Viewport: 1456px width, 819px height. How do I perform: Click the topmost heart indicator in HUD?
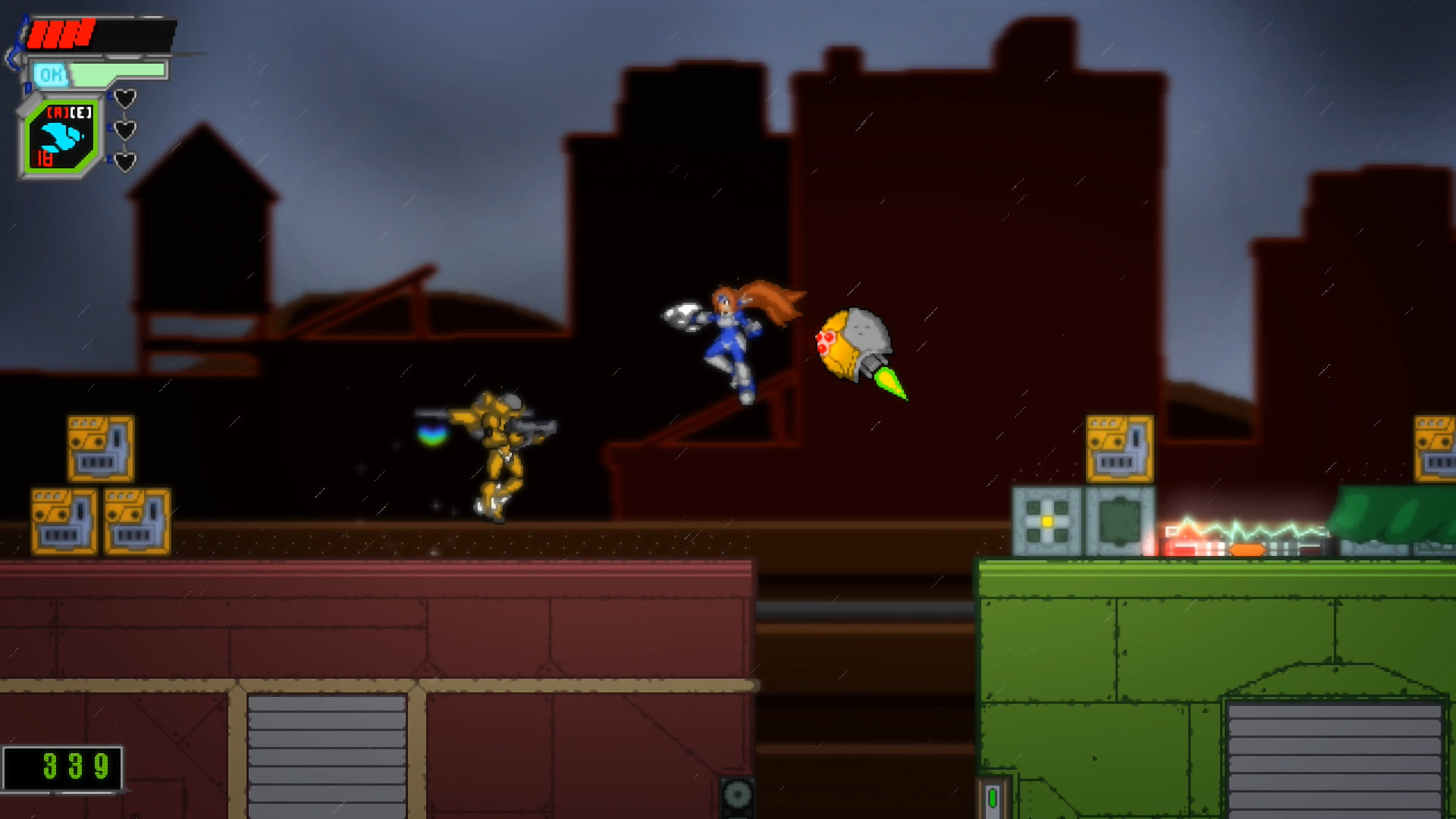point(126,97)
